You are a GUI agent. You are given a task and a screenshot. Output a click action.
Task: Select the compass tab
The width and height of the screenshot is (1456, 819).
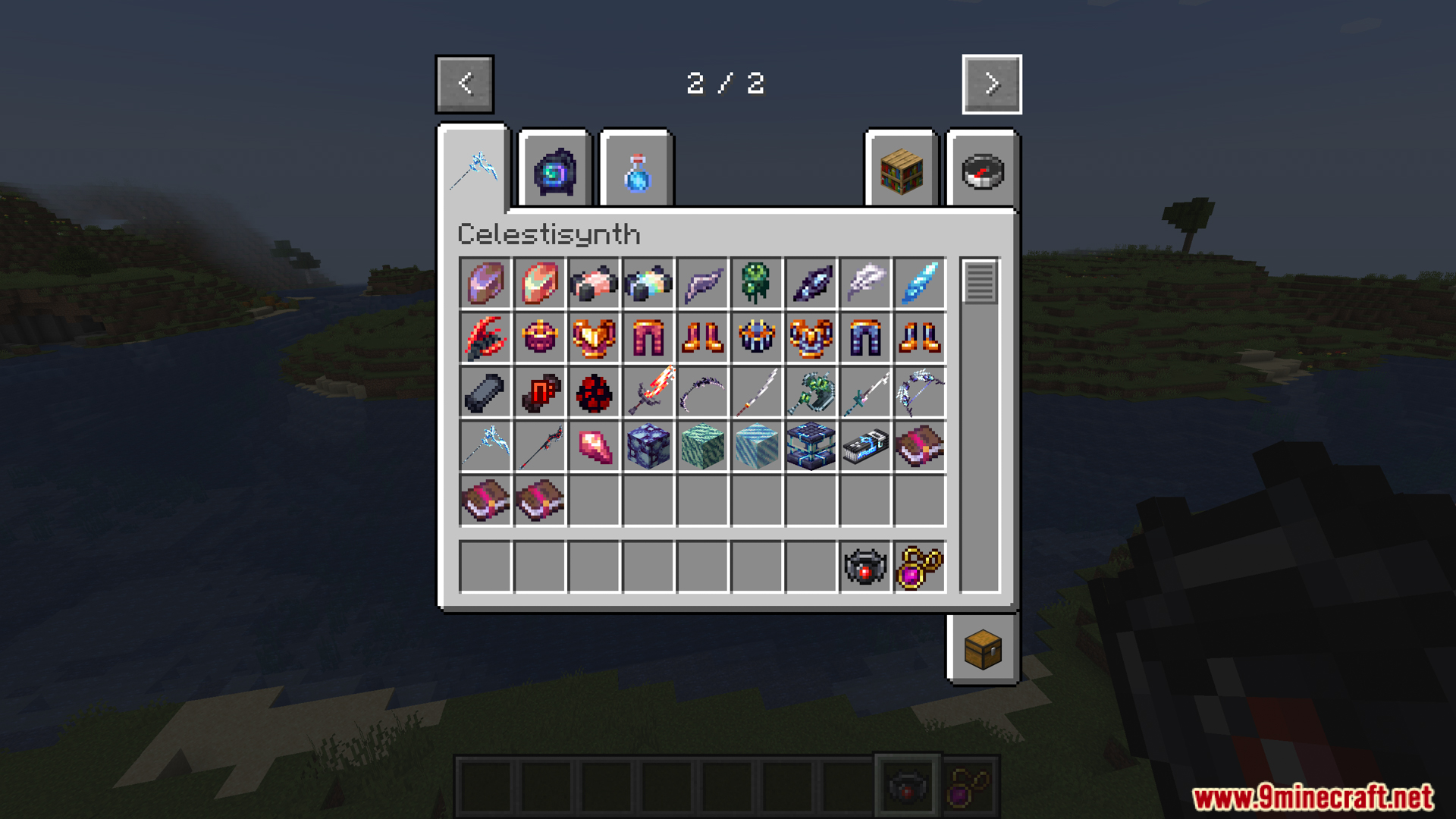(x=981, y=171)
